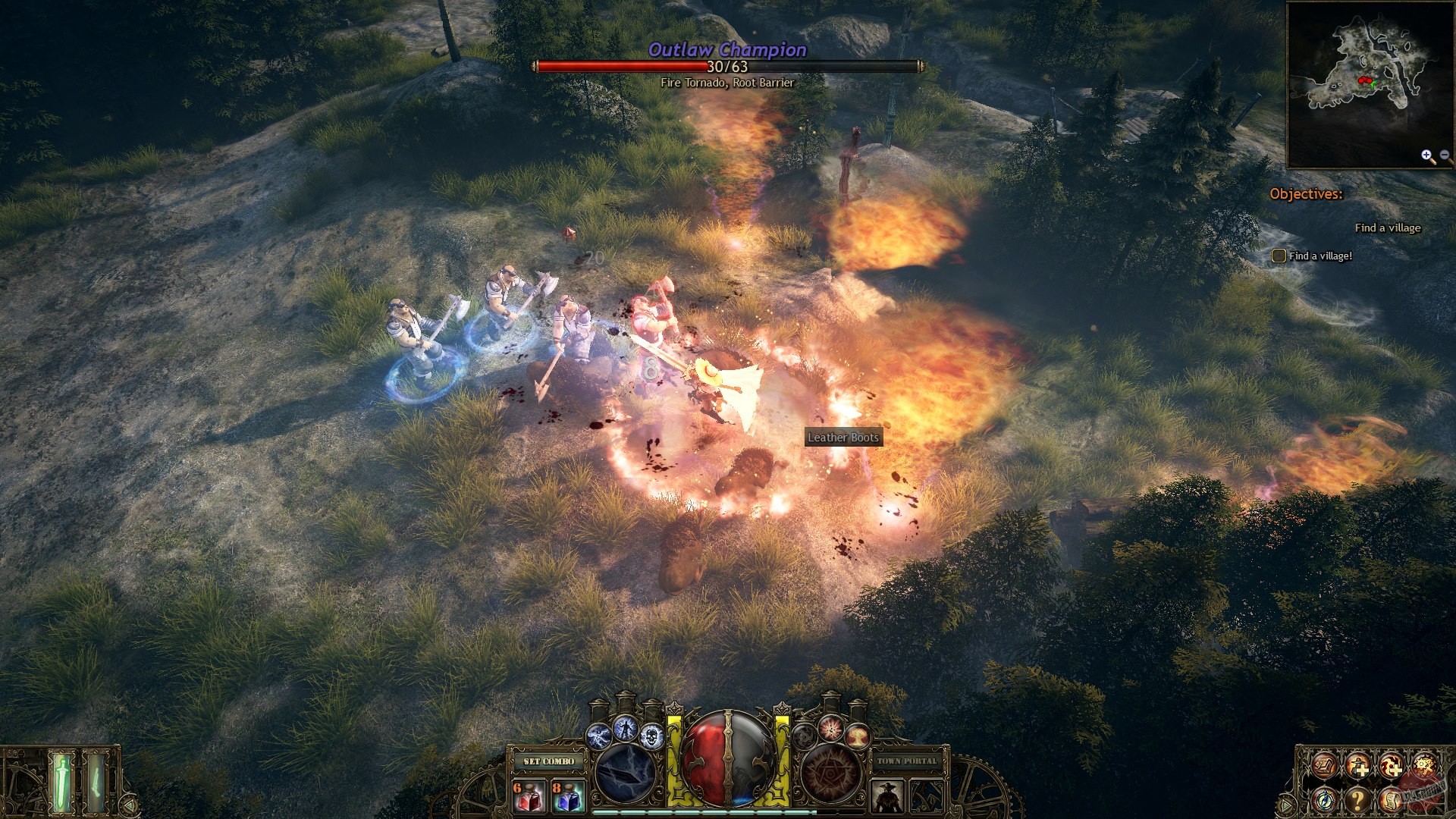The width and height of the screenshot is (1456, 819).
Task: Check the Find a village! objective checkbox
Action: 1278,256
